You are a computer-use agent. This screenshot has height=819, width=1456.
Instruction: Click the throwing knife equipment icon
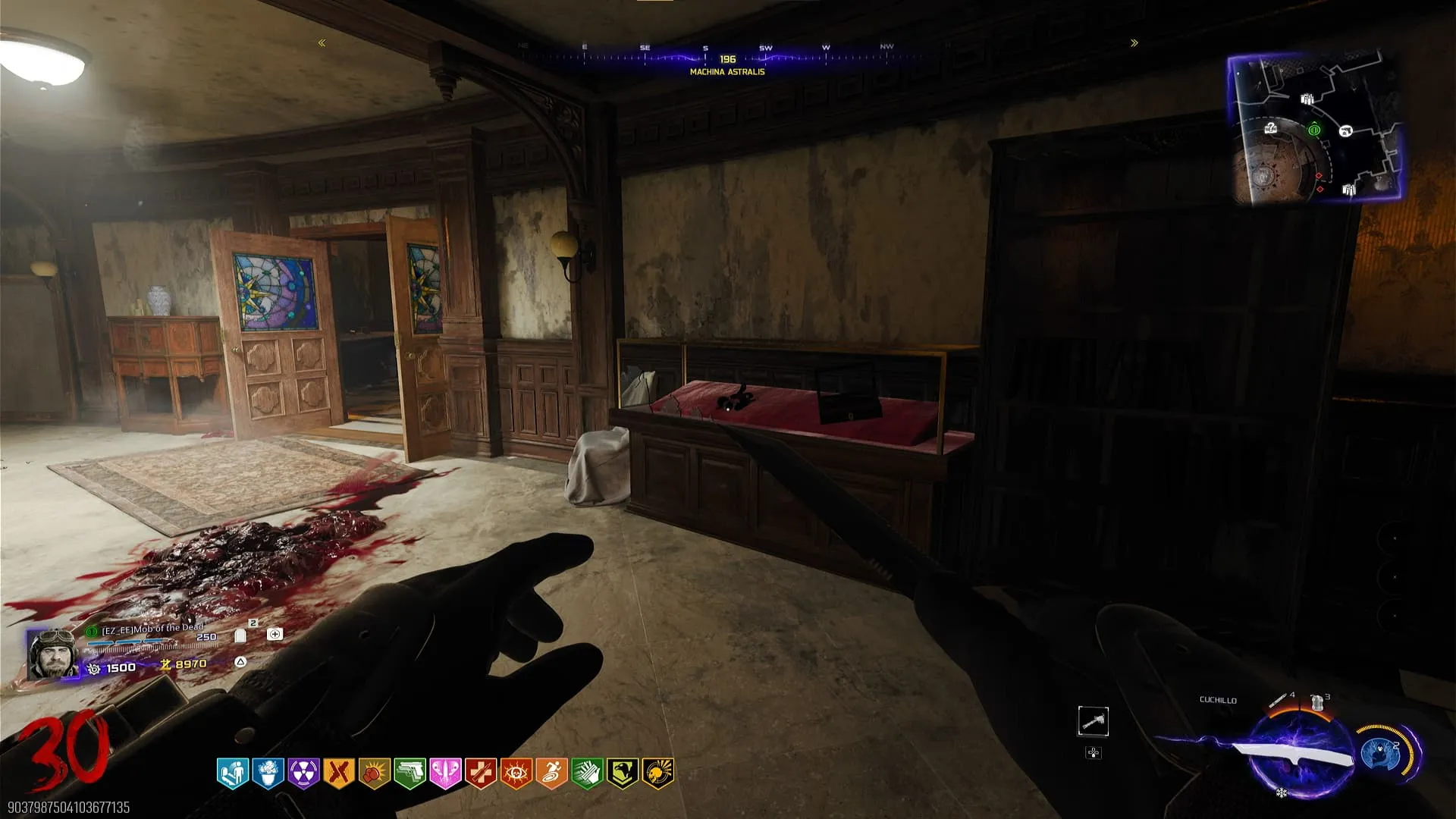1280,698
